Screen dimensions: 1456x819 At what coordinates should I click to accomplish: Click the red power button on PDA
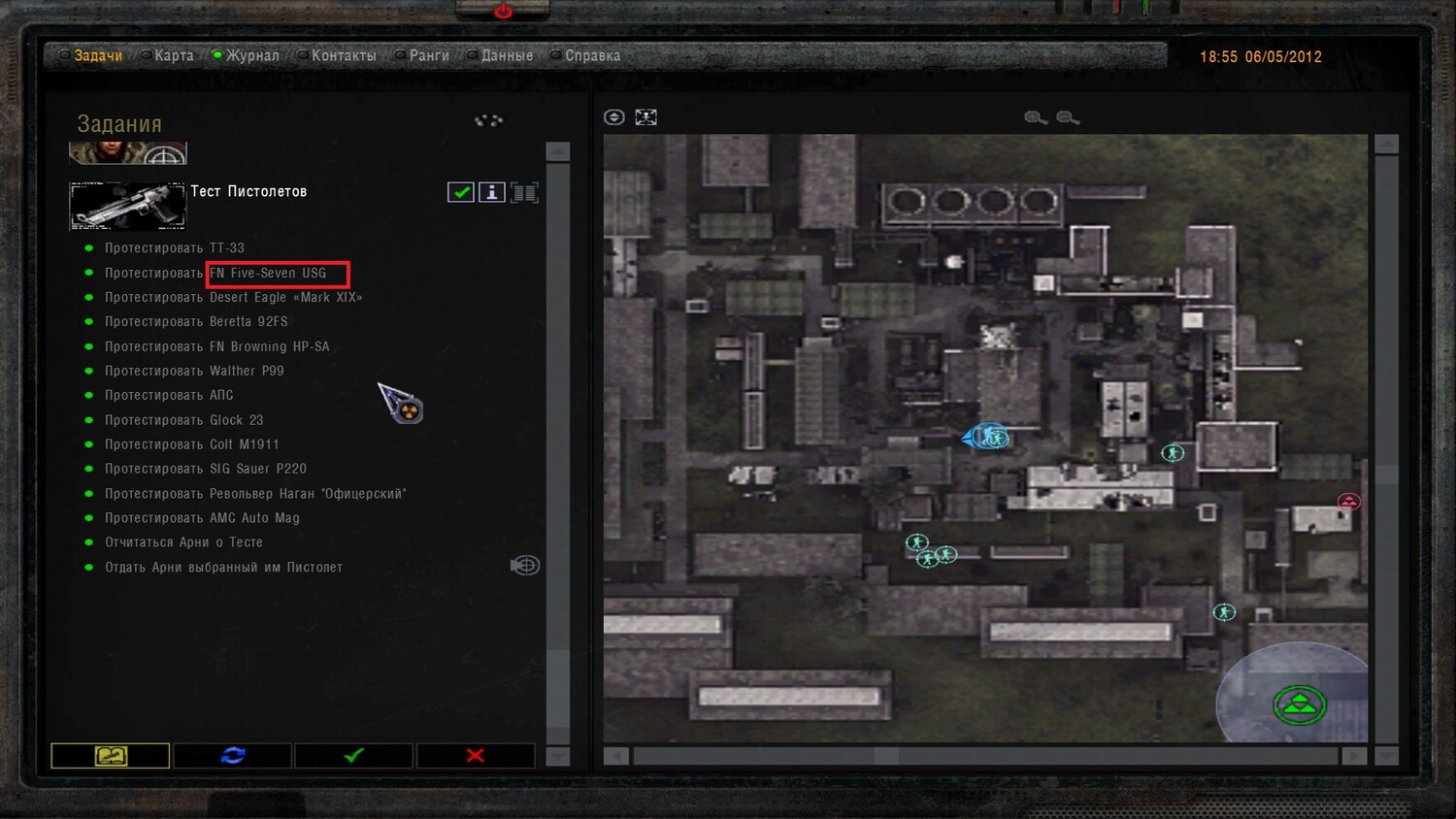tap(503, 11)
